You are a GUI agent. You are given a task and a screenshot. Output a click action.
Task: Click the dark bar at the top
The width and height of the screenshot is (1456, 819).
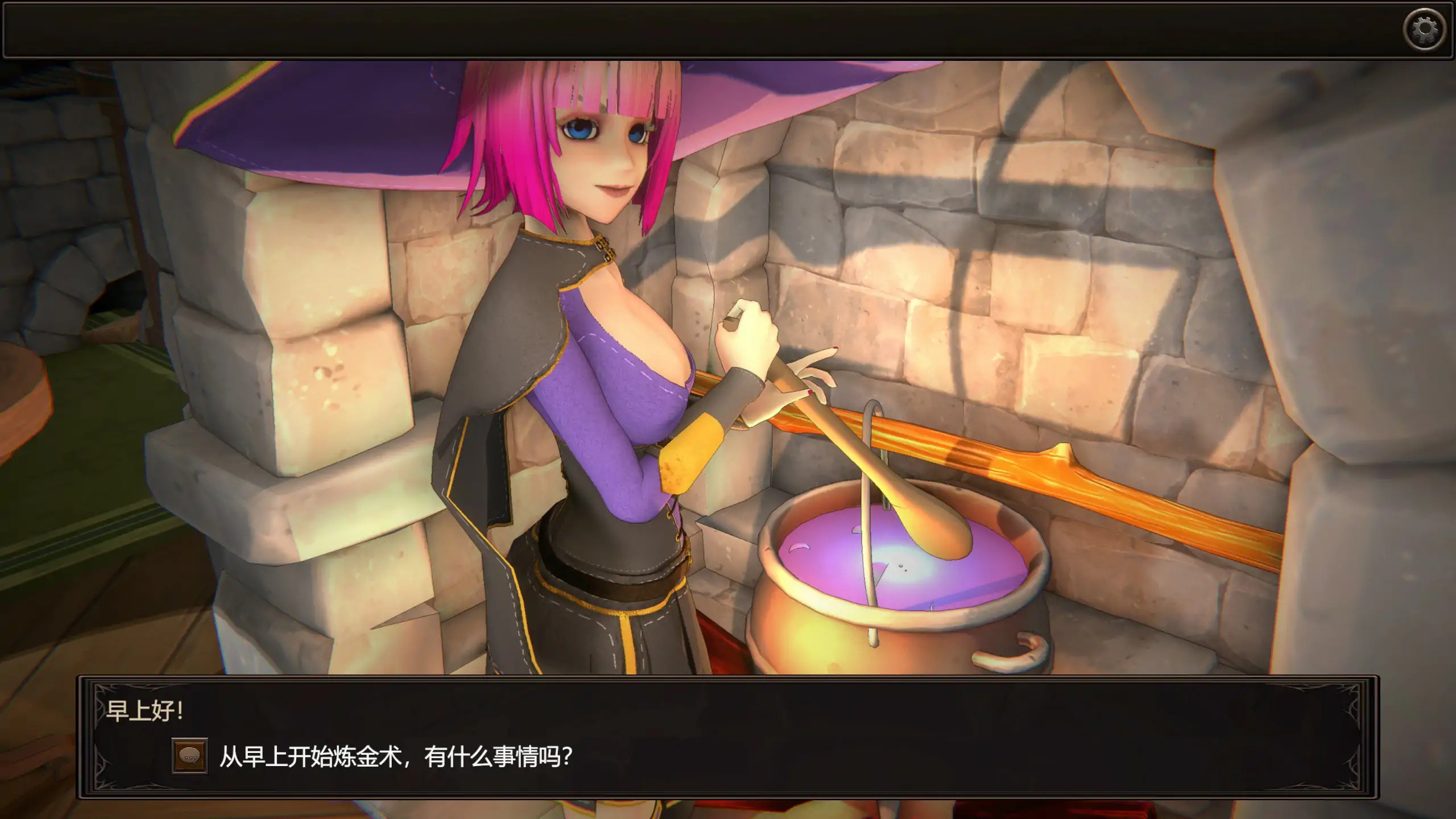[682, 28]
